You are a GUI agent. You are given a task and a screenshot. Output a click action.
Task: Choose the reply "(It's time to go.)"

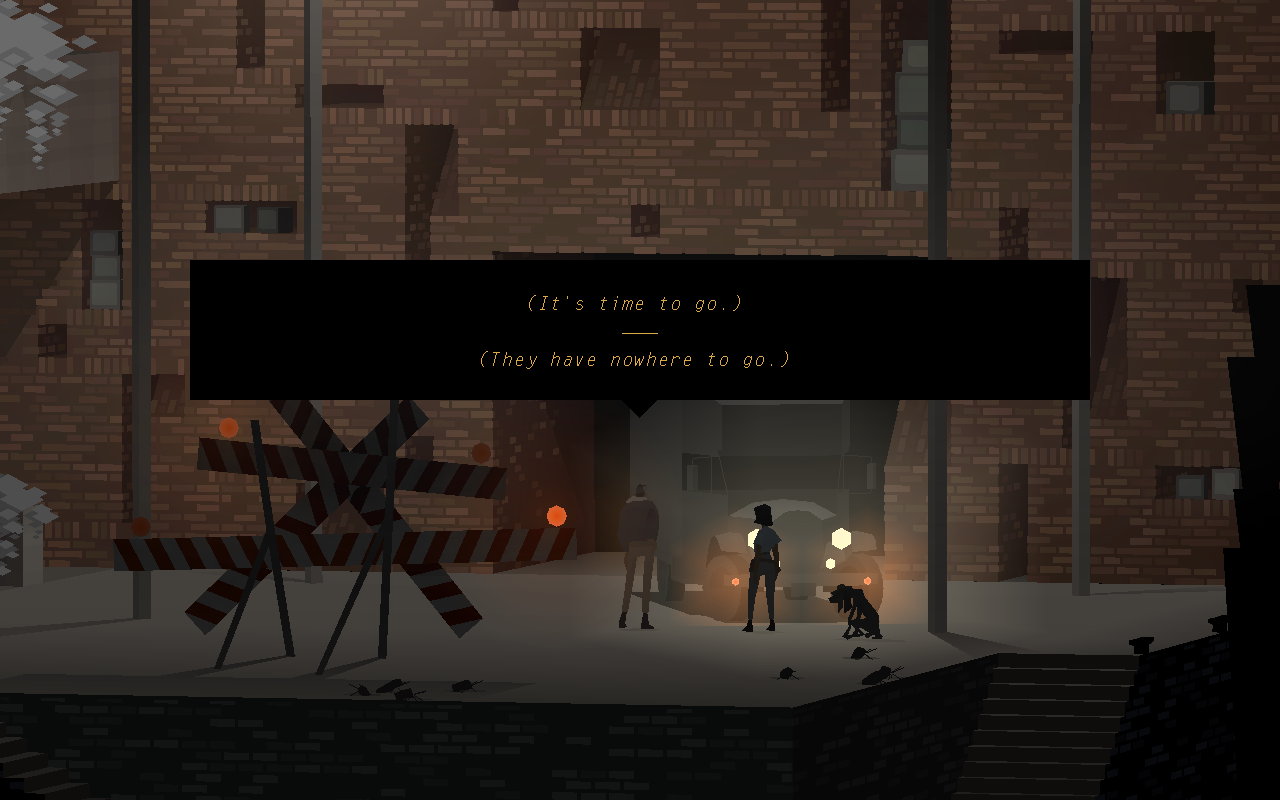635,304
